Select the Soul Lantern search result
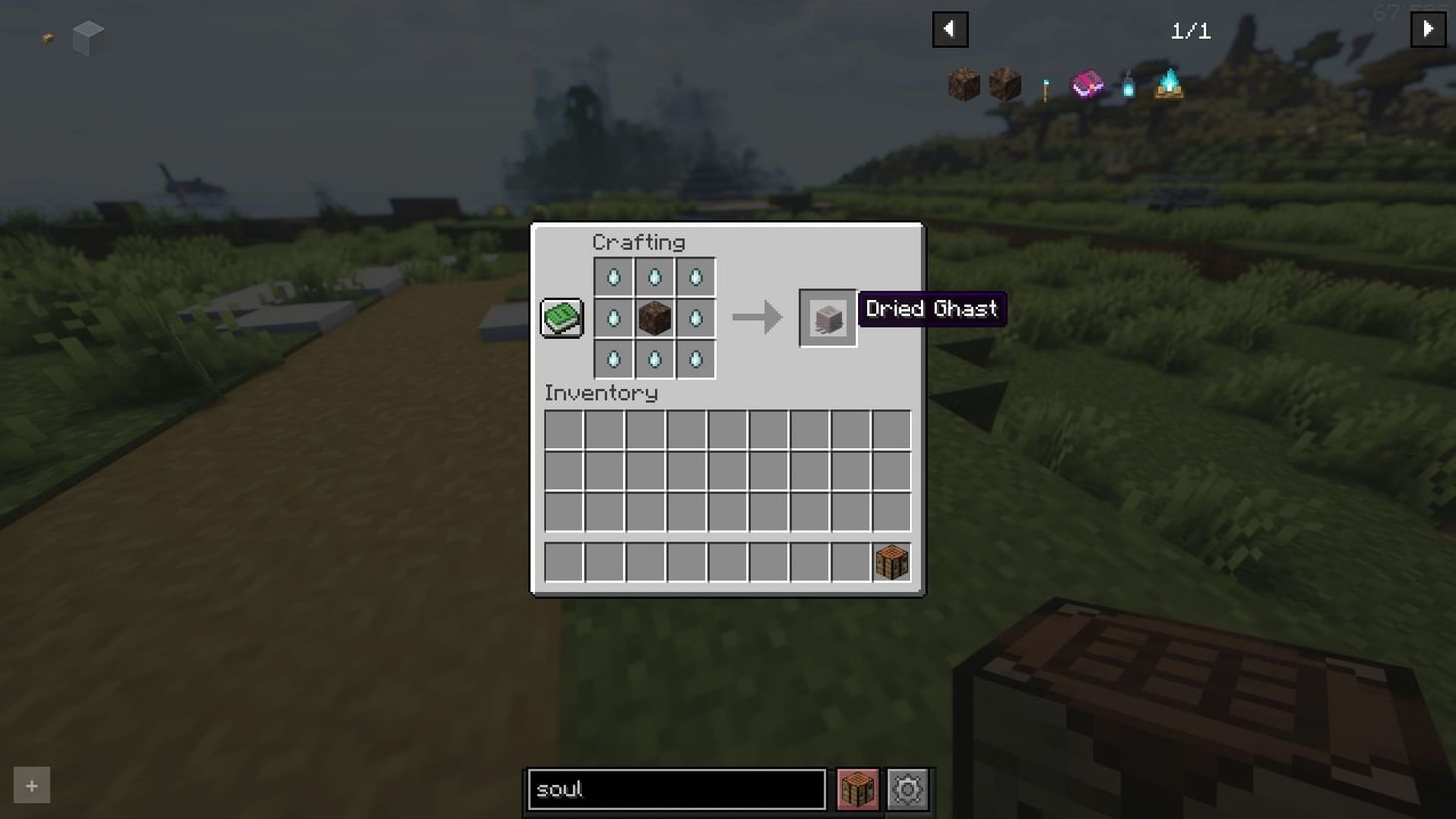 click(1127, 85)
